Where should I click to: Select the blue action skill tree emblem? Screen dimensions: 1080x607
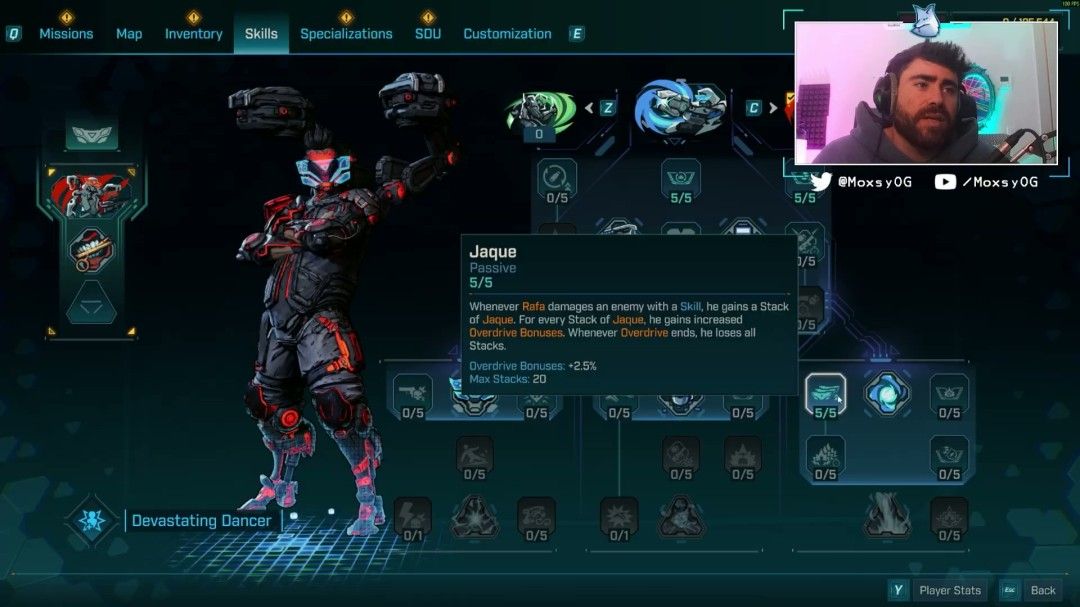[680, 107]
